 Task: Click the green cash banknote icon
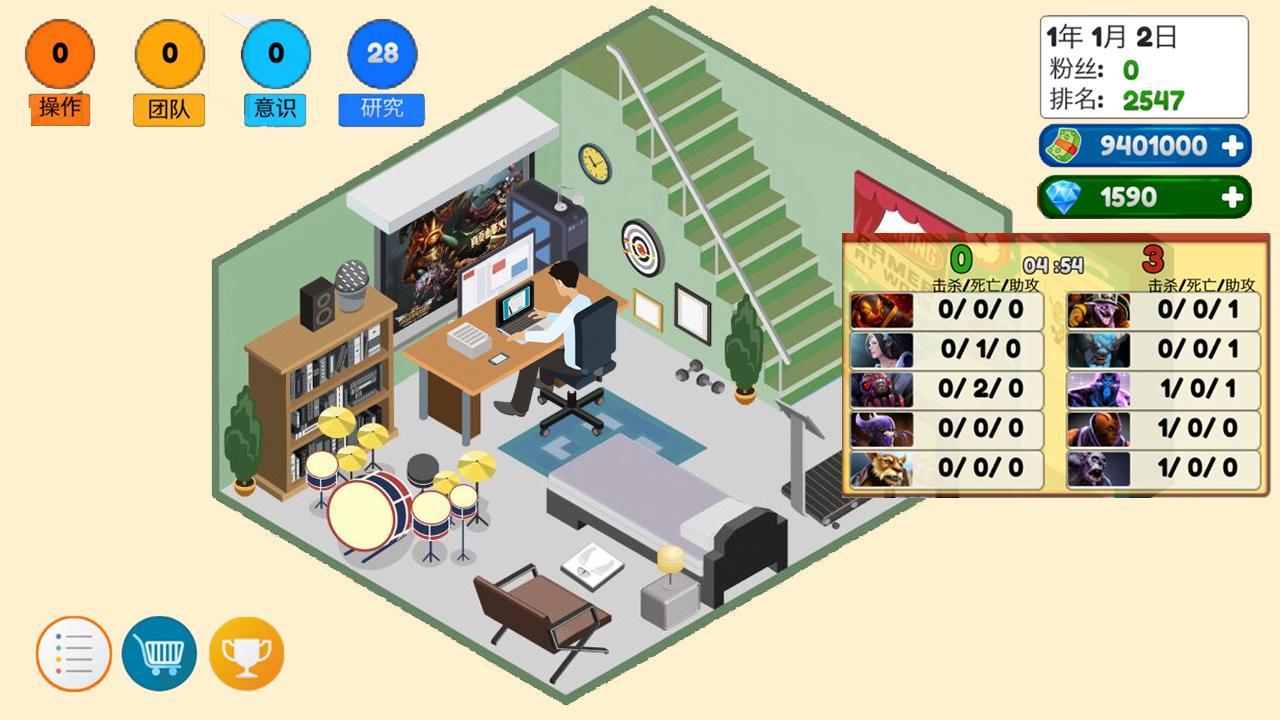pyautogui.click(x=1066, y=145)
